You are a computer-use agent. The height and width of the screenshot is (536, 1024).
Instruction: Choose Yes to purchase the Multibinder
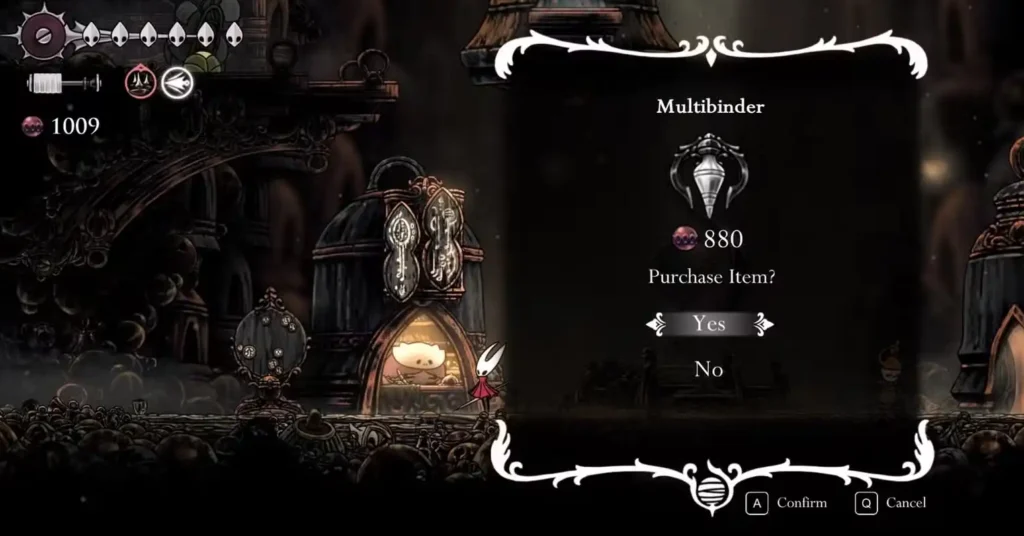pyautogui.click(x=709, y=324)
